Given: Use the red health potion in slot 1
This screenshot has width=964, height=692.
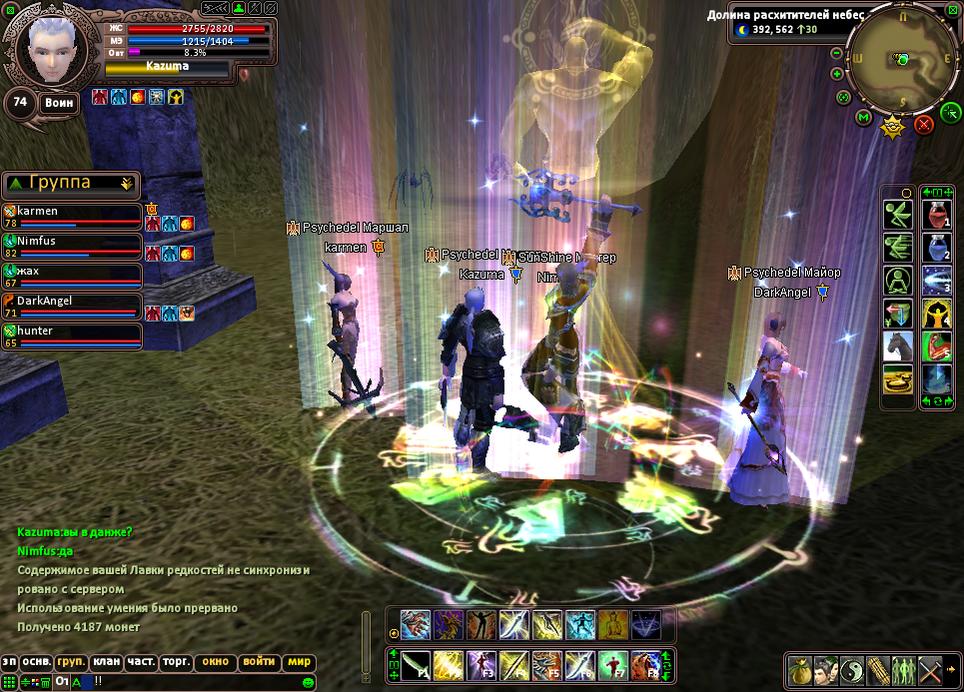Looking at the screenshot, I should point(937,214).
